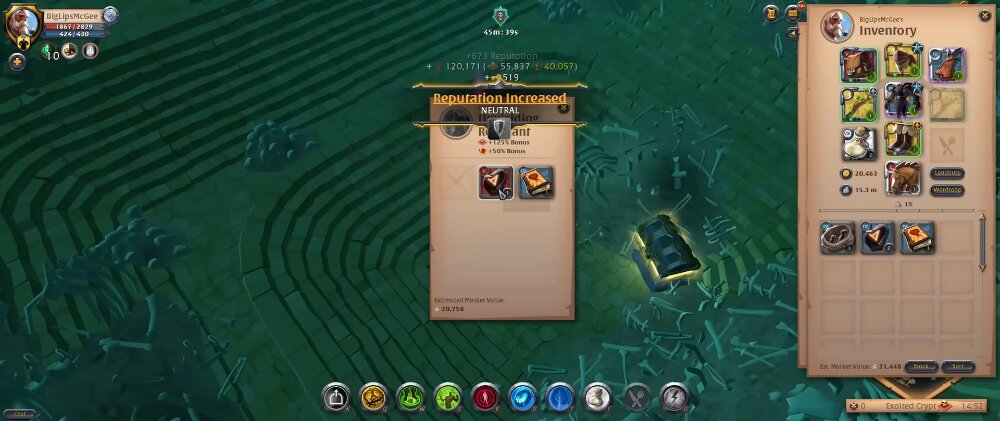The width and height of the screenshot is (1000, 421).
Task: Take the red book from the loot window
Action: coord(536,182)
